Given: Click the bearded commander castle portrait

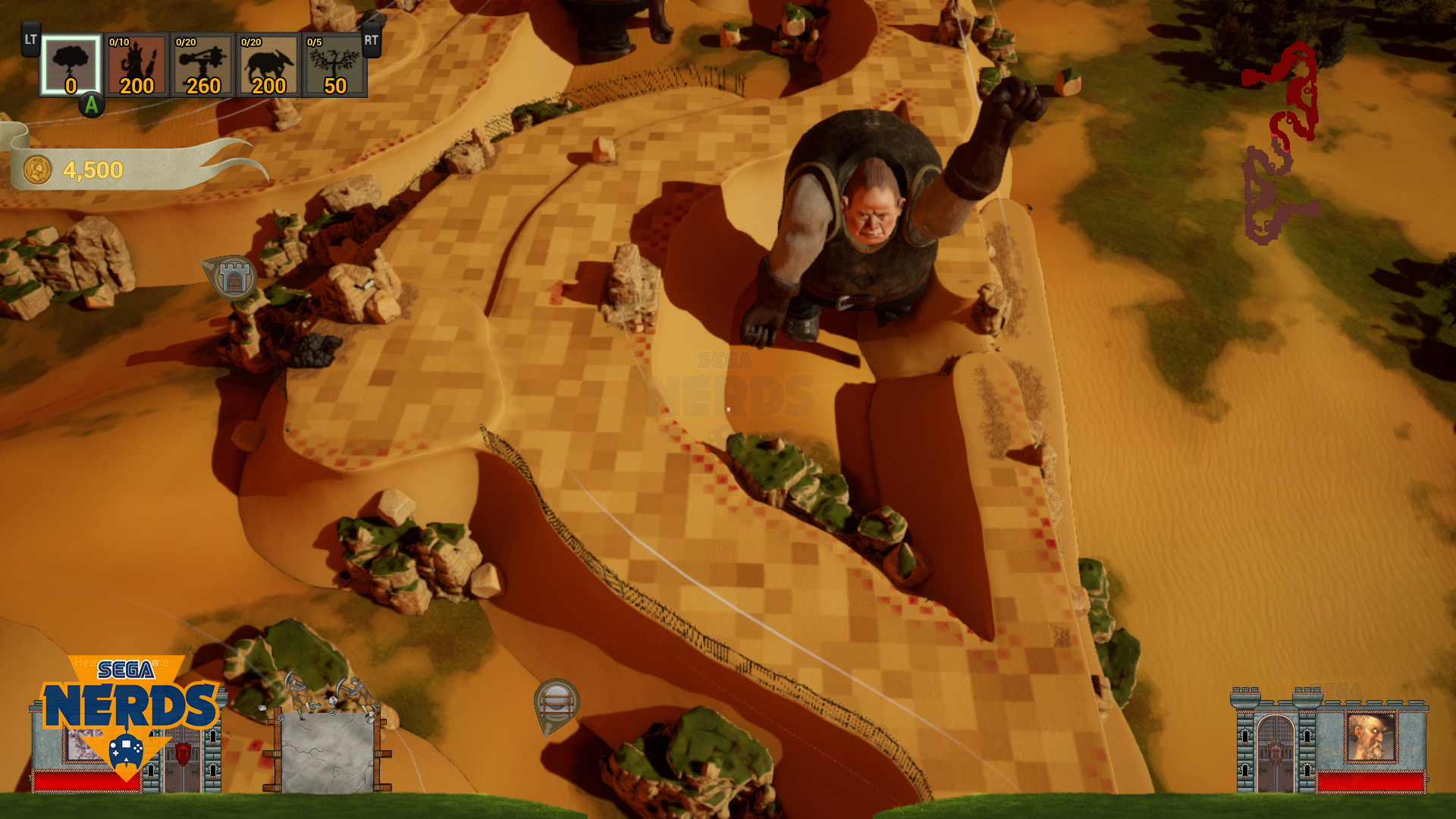Looking at the screenshot, I should 1370,737.
